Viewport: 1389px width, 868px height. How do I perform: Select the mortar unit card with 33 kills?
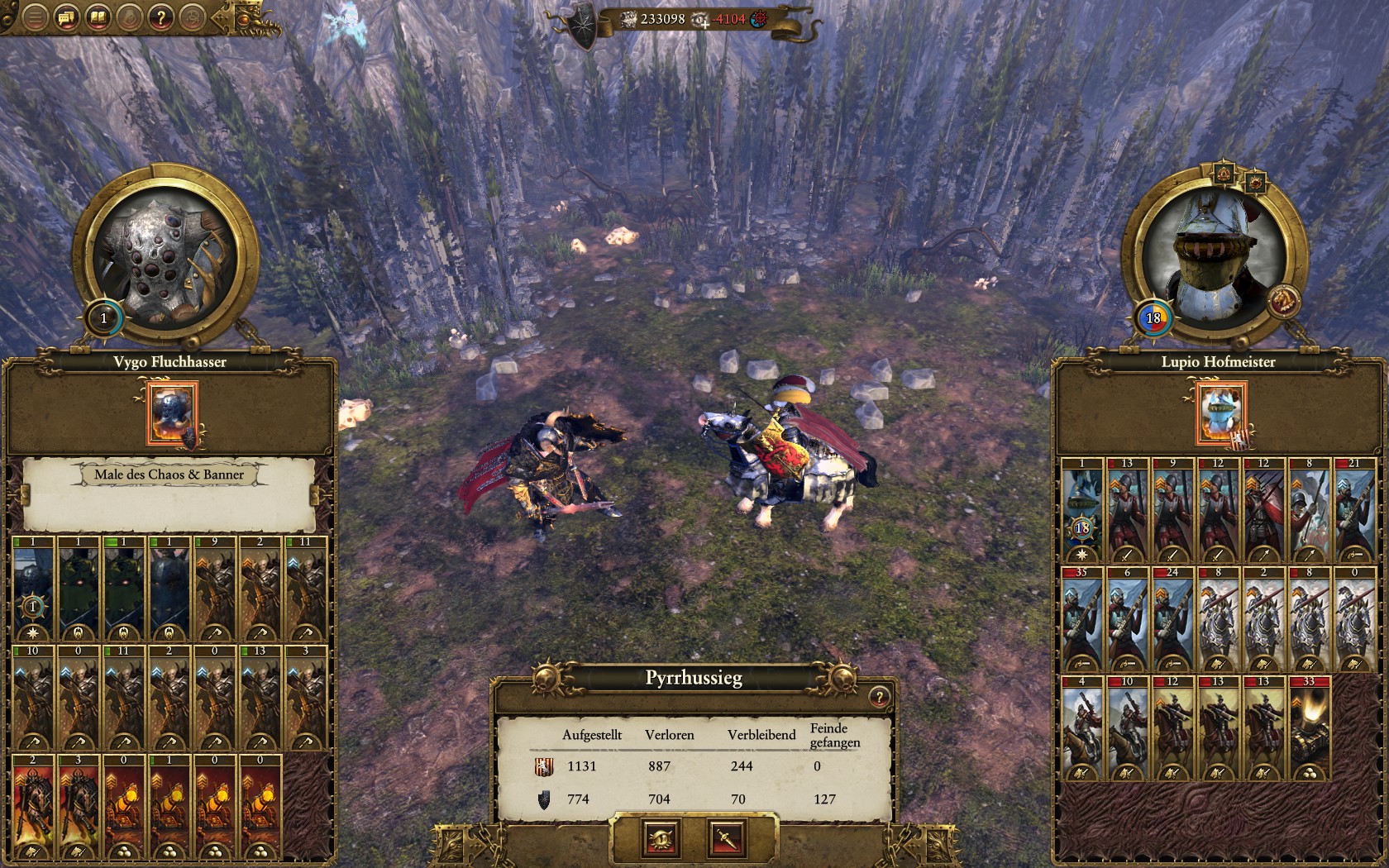1310,727
